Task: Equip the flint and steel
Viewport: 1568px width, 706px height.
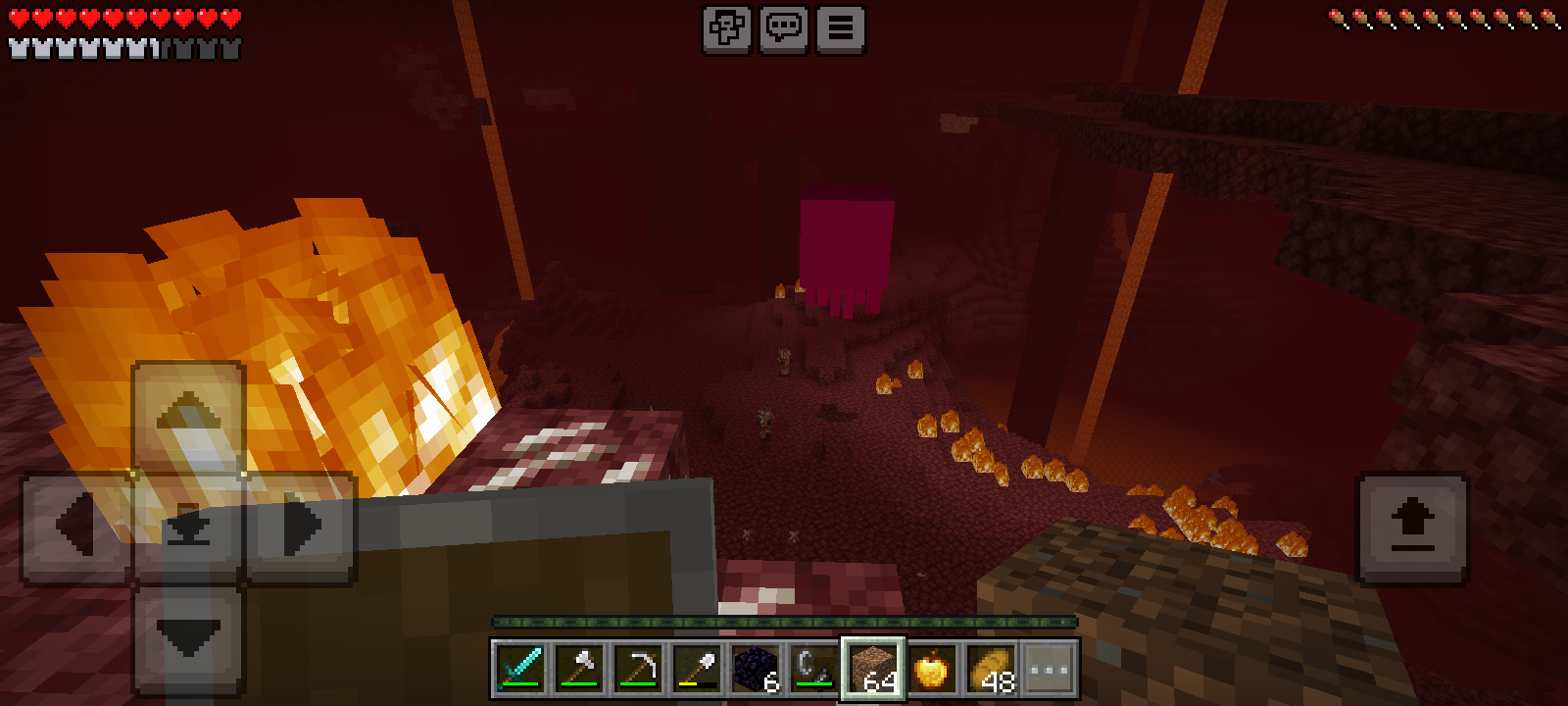Action: (813, 669)
